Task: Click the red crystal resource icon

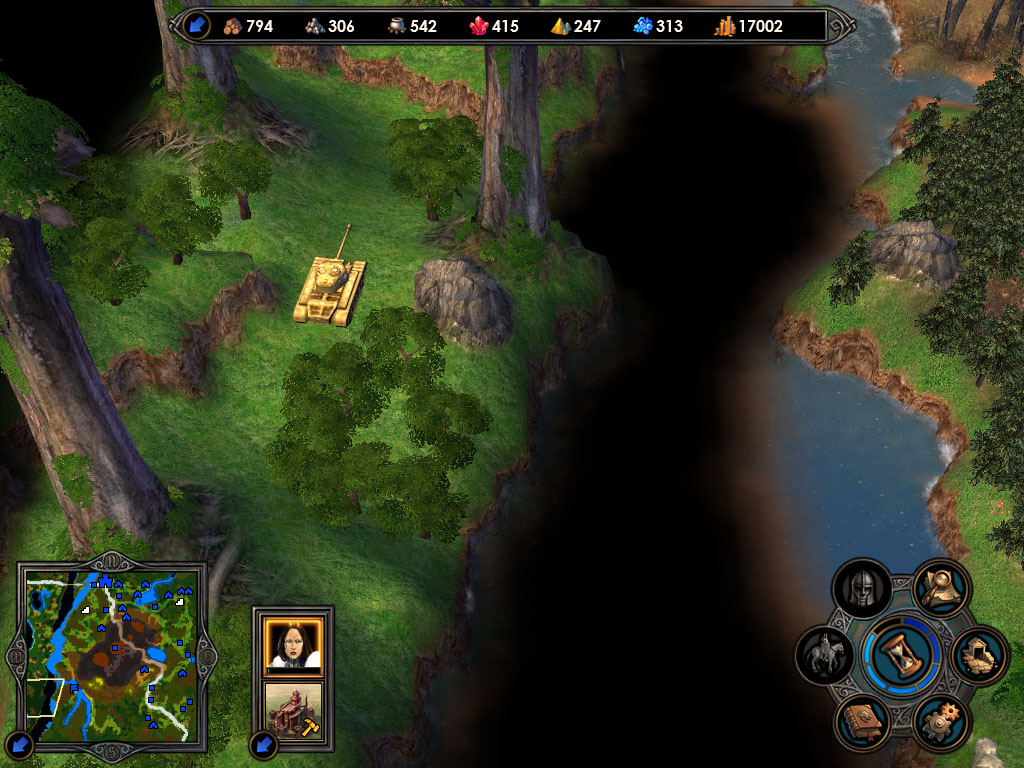Action: point(478,26)
